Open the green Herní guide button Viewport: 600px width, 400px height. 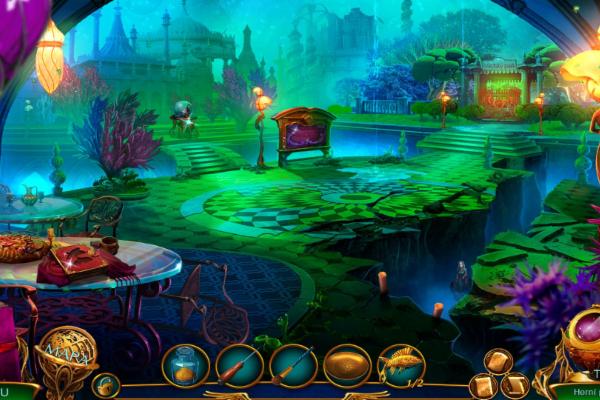click(x=575, y=391)
